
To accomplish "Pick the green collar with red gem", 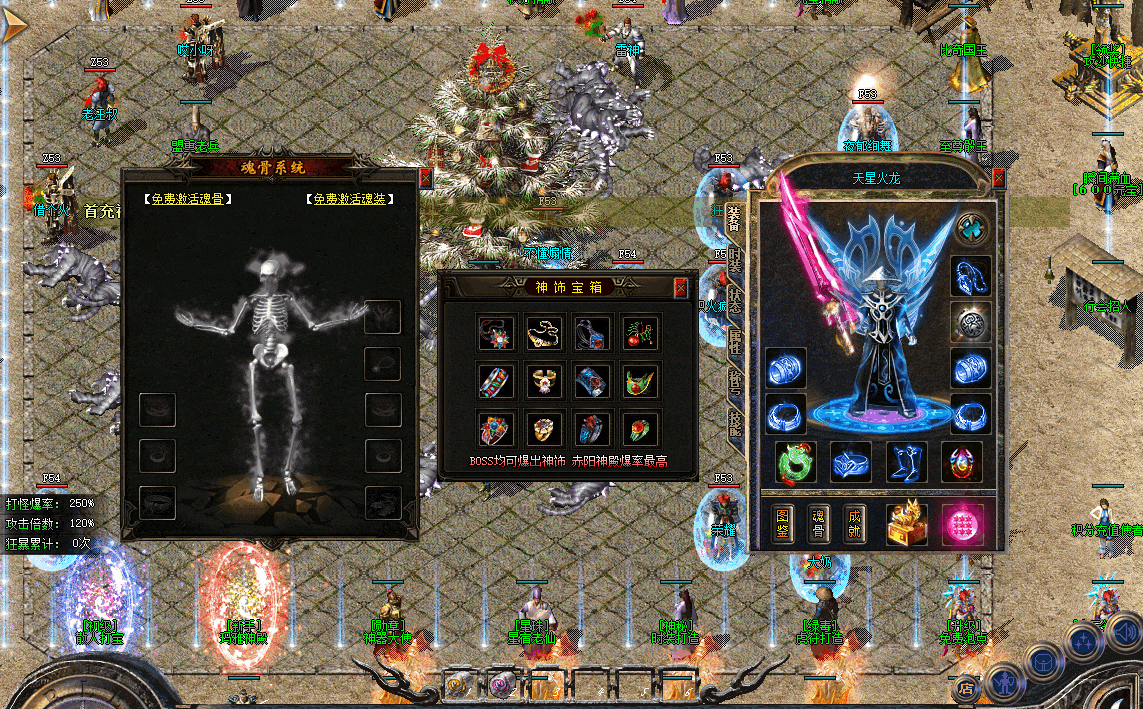I will (x=641, y=382).
